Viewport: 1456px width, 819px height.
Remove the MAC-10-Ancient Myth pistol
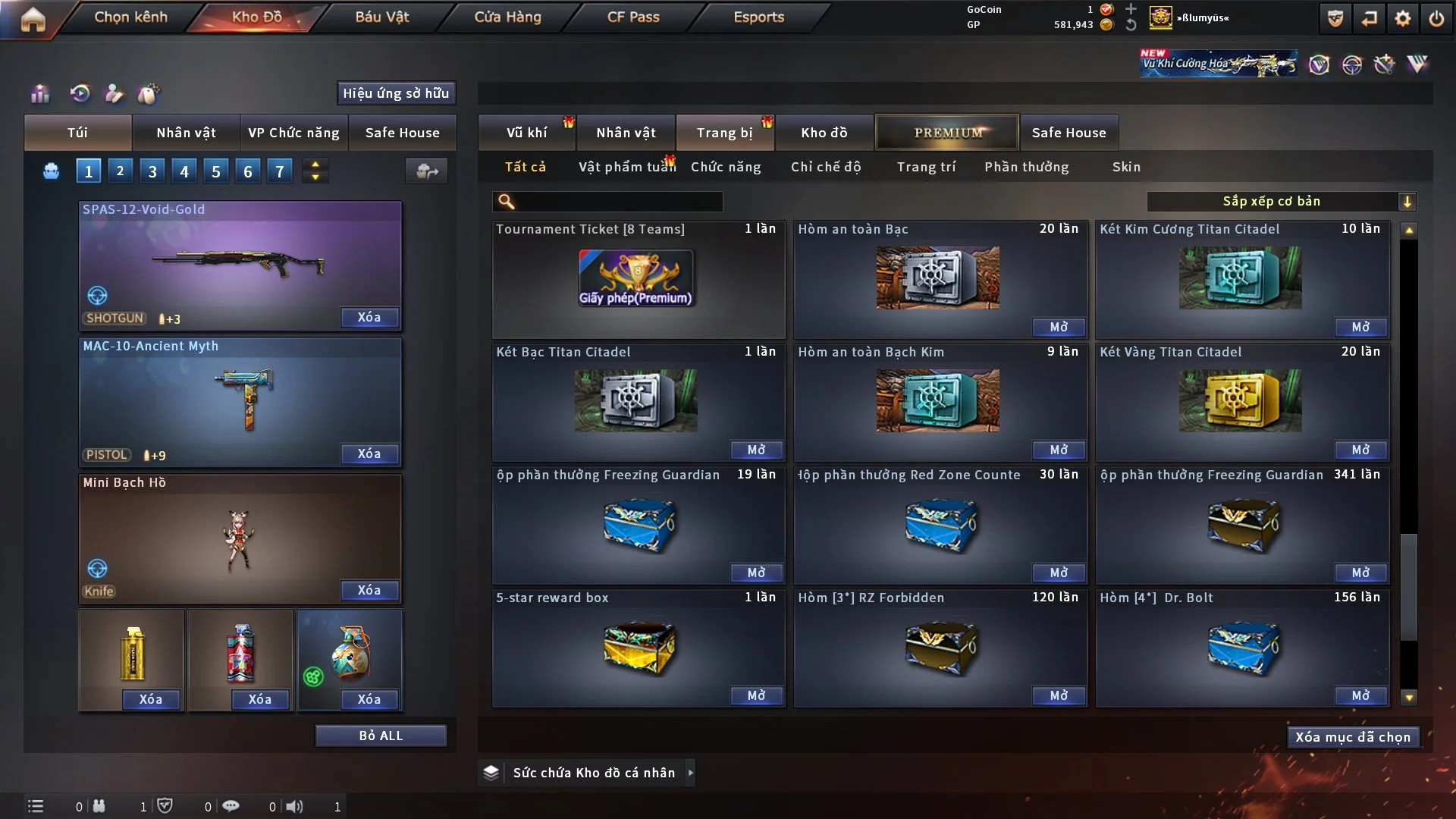[x=369, y=453]
